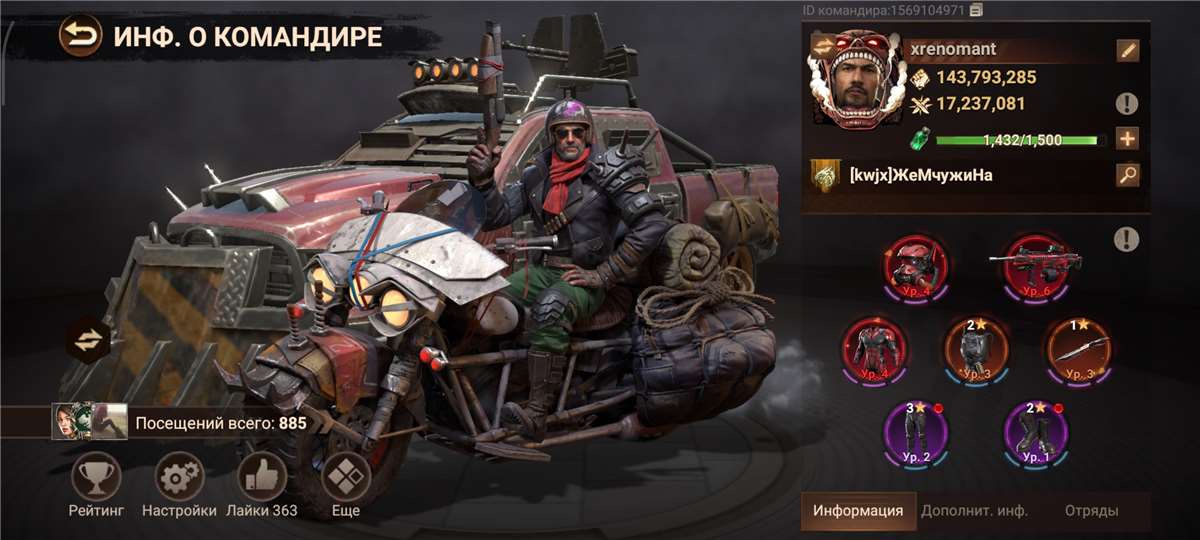Search alliance with the magnifier button
The width and height of the screenshot is (1200, 540).
[1128, 176]
